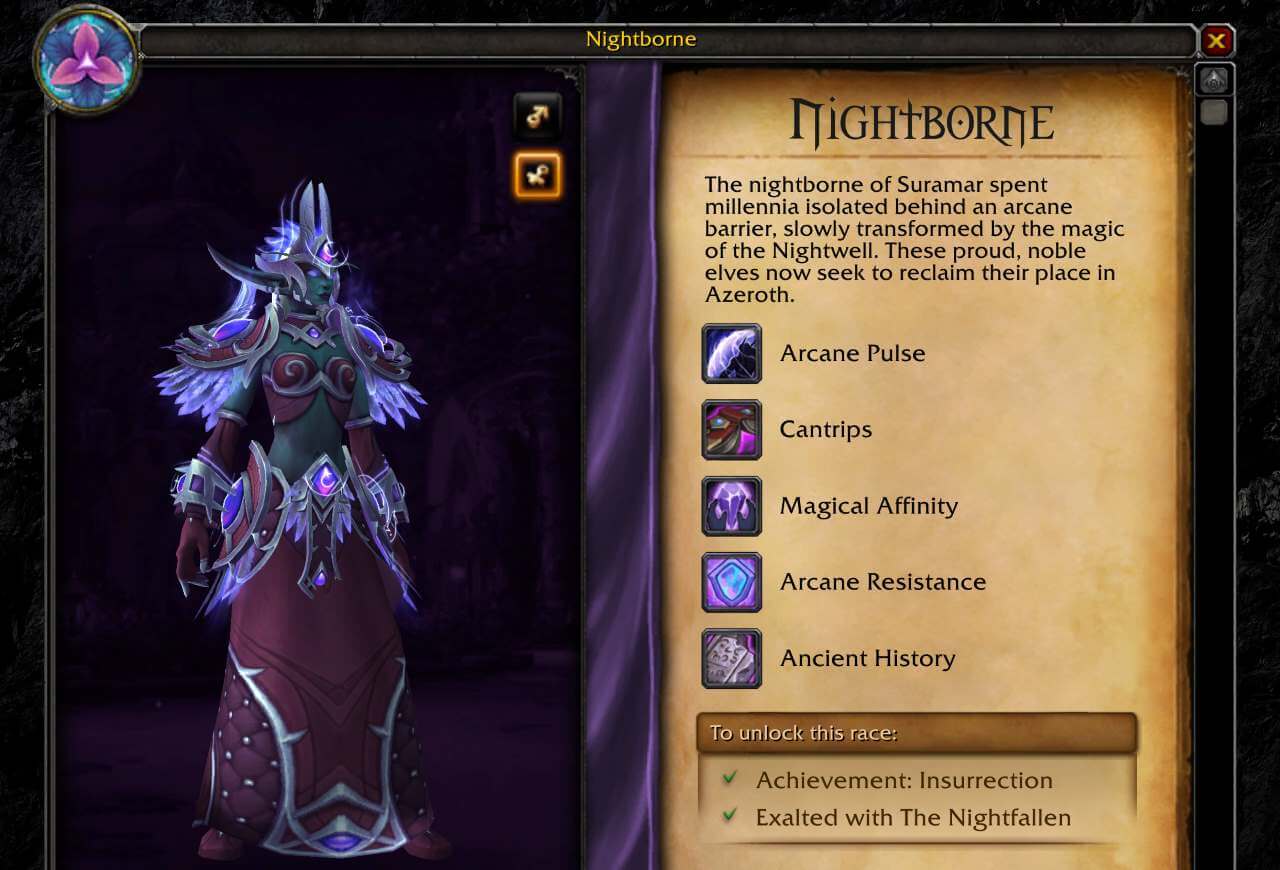Click the green checkmark beside Insurrection
The height and width of the screenshot is (870, 1280).
click(x=729, y=780)
